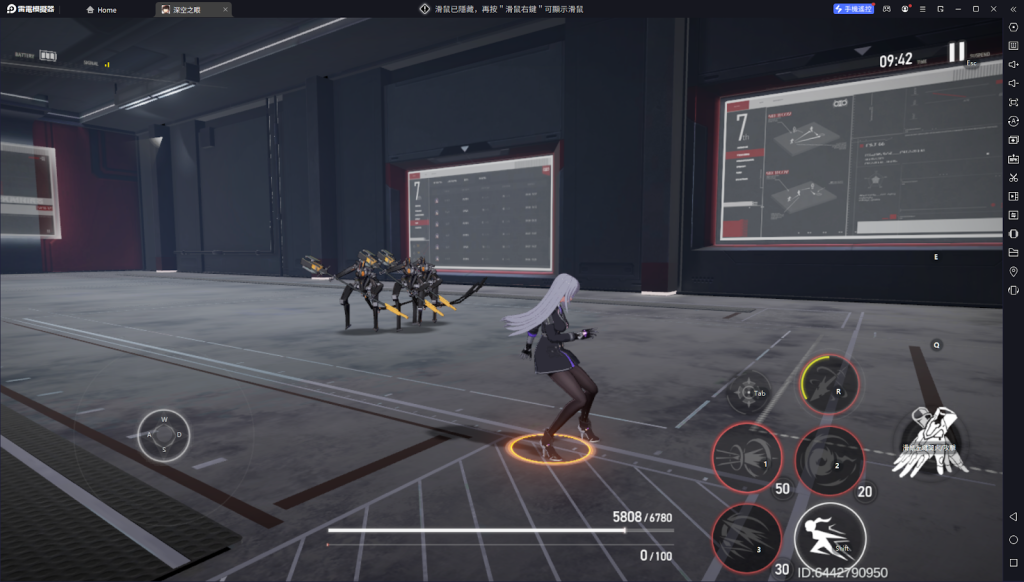Image resolution: width=1024 pixels, height=582 pixels.
Task: Pause the game with the pause button
Action: point(957,52)
